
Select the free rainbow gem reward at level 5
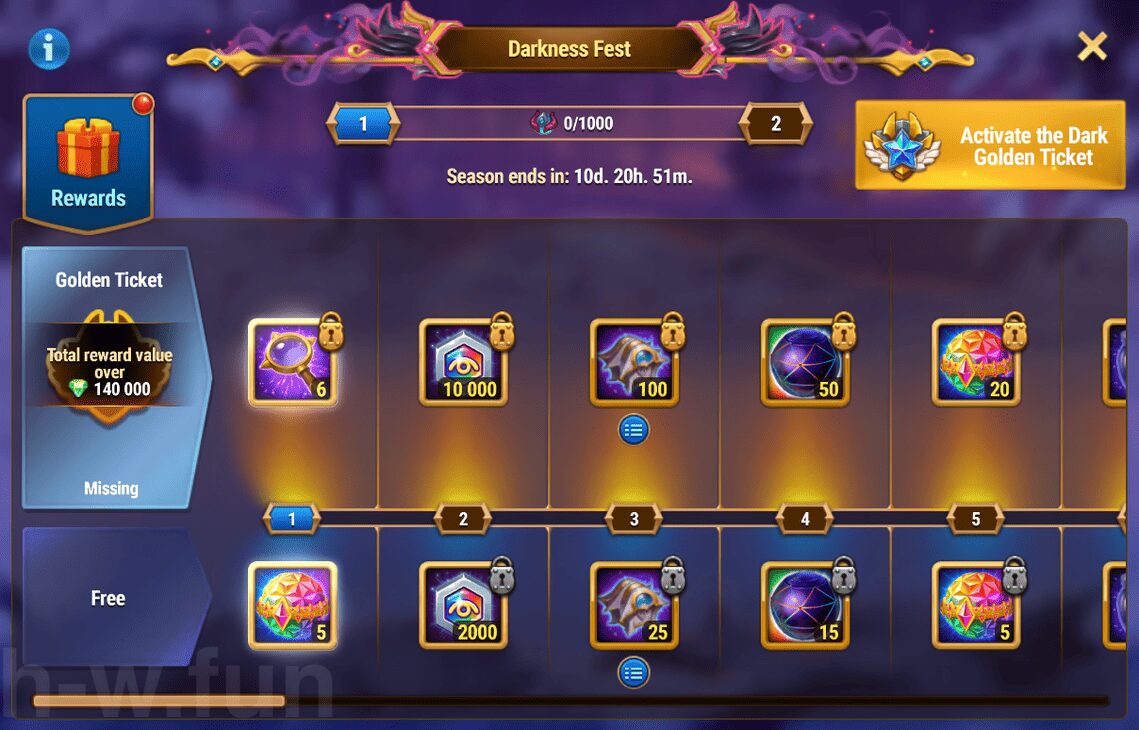(976, 605)
